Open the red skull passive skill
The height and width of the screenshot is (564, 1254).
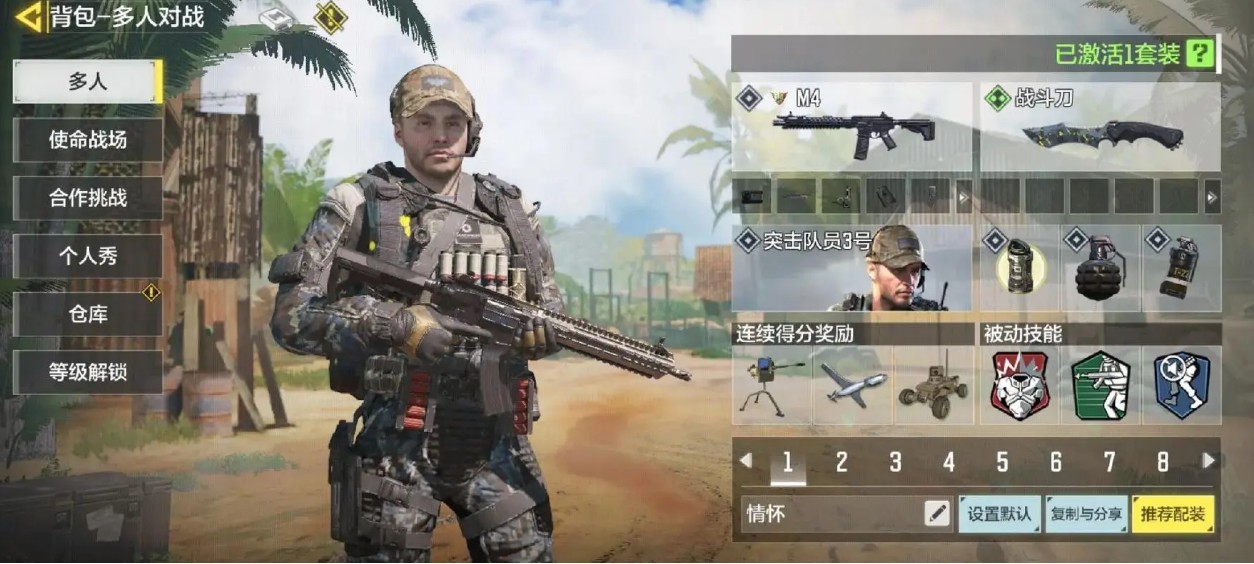1019,385
